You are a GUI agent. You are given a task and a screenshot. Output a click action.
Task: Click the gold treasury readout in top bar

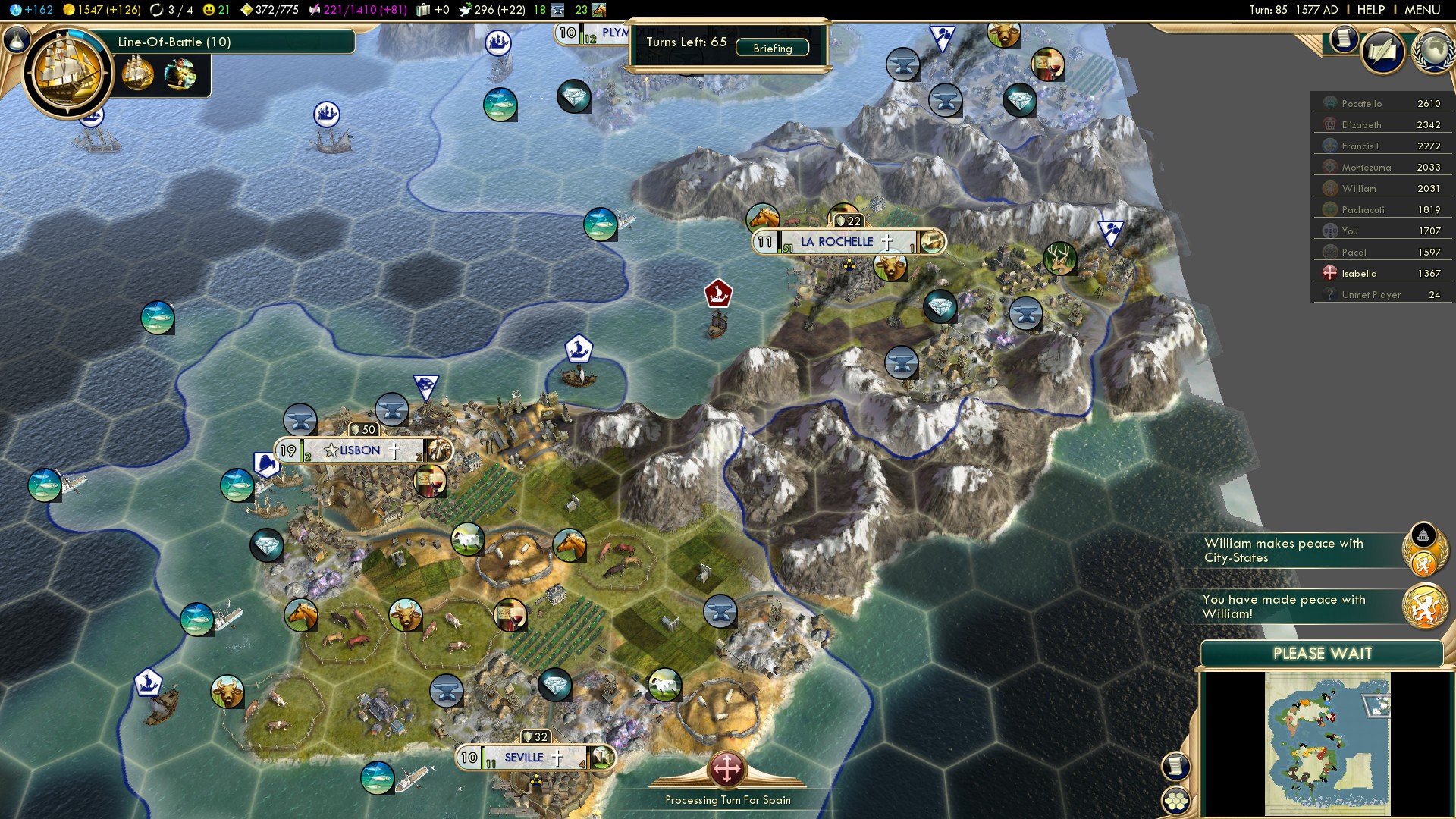[x=102, y=10]
